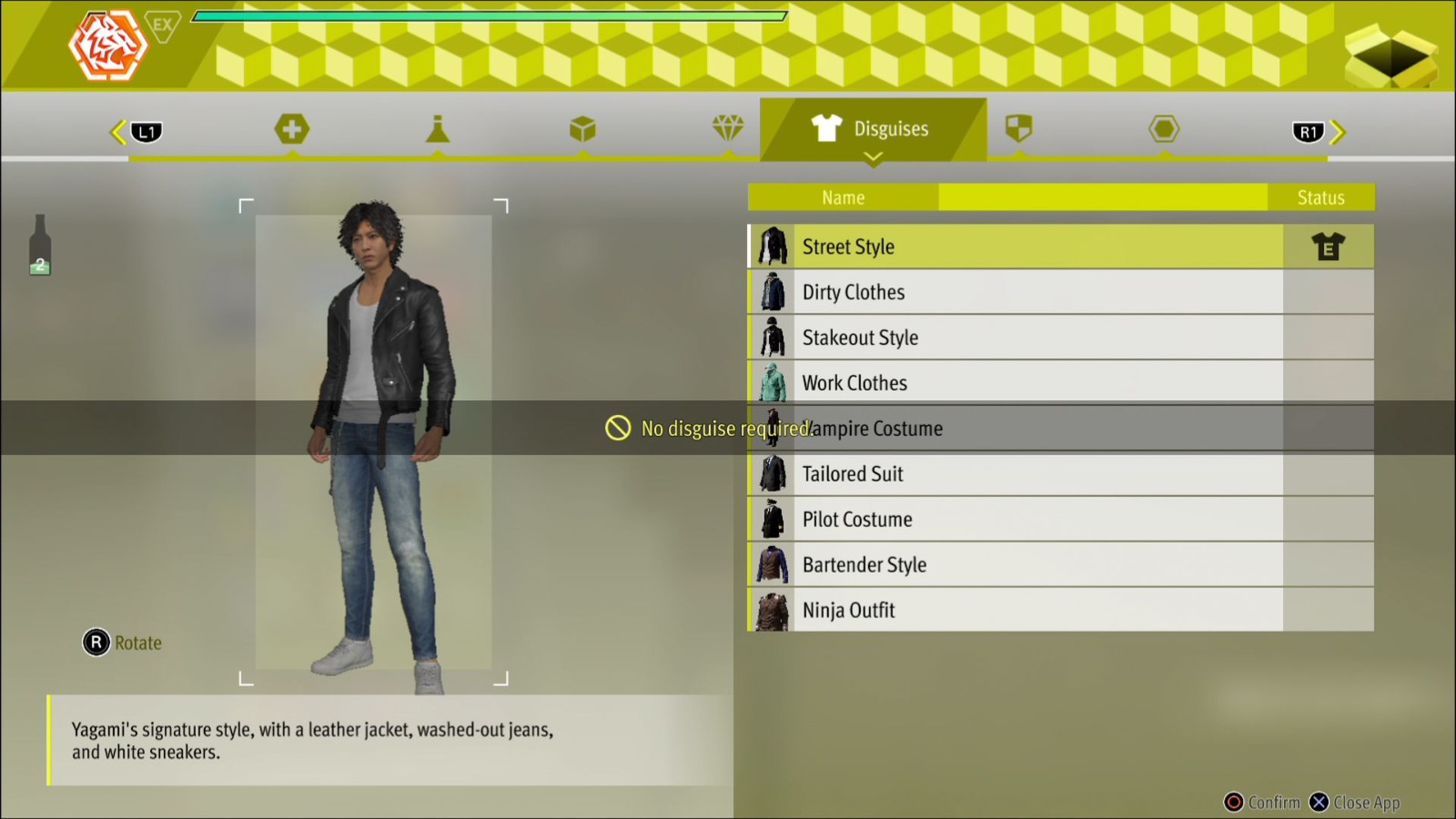Image resolution: width=1456 pixels, height=819 pixels.
Task: Click the right chevron arrow beside R1
Action: point(1339,131)
